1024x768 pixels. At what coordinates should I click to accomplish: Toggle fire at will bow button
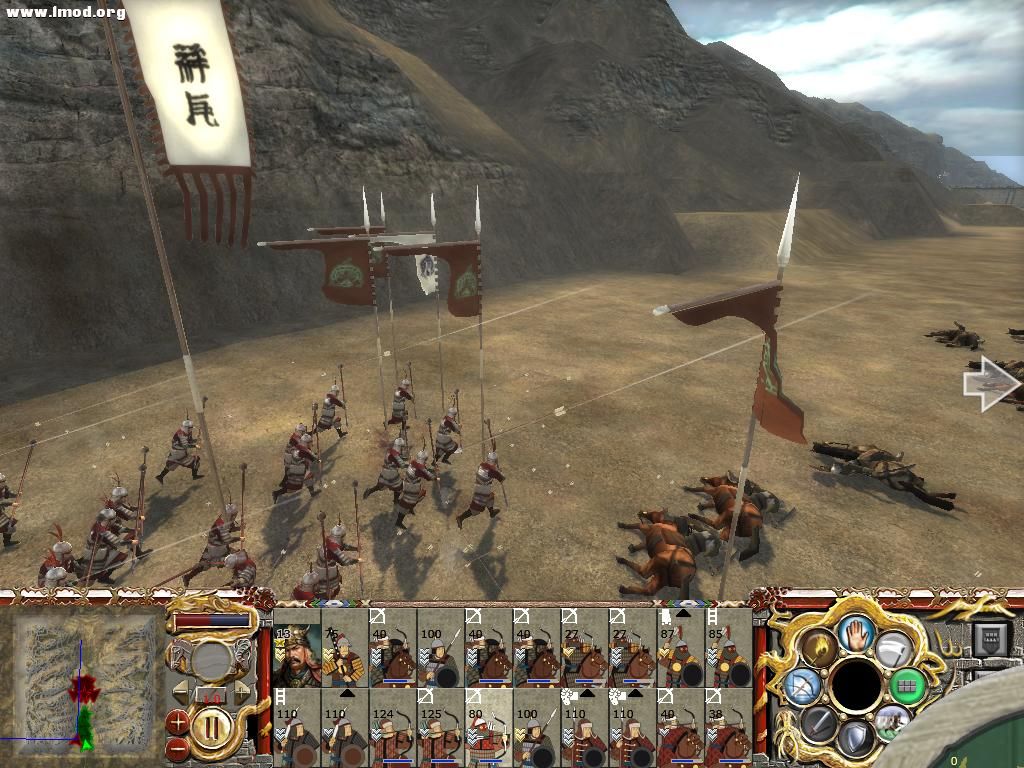(803, 685)
